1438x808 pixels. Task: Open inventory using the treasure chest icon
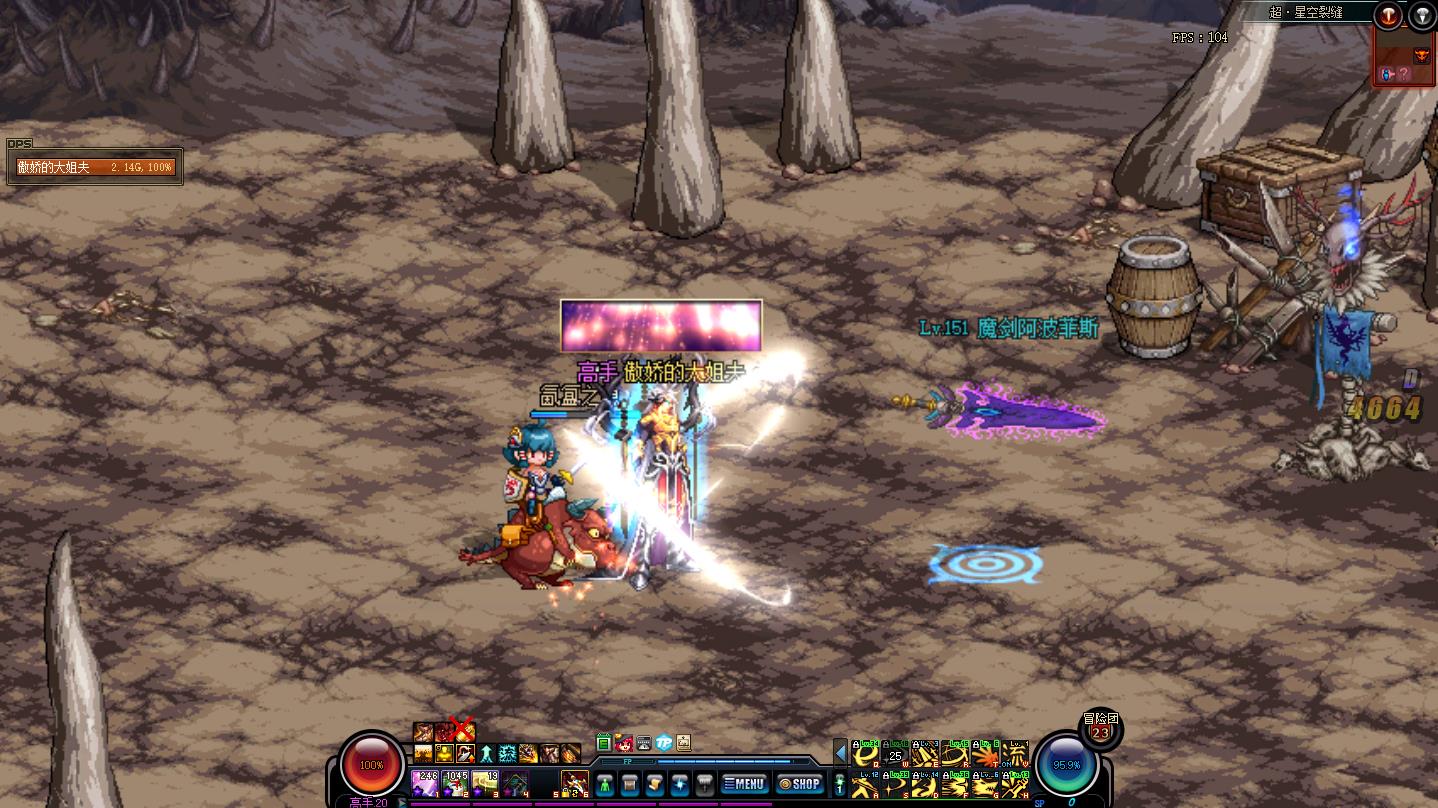[x=630, y=783]
